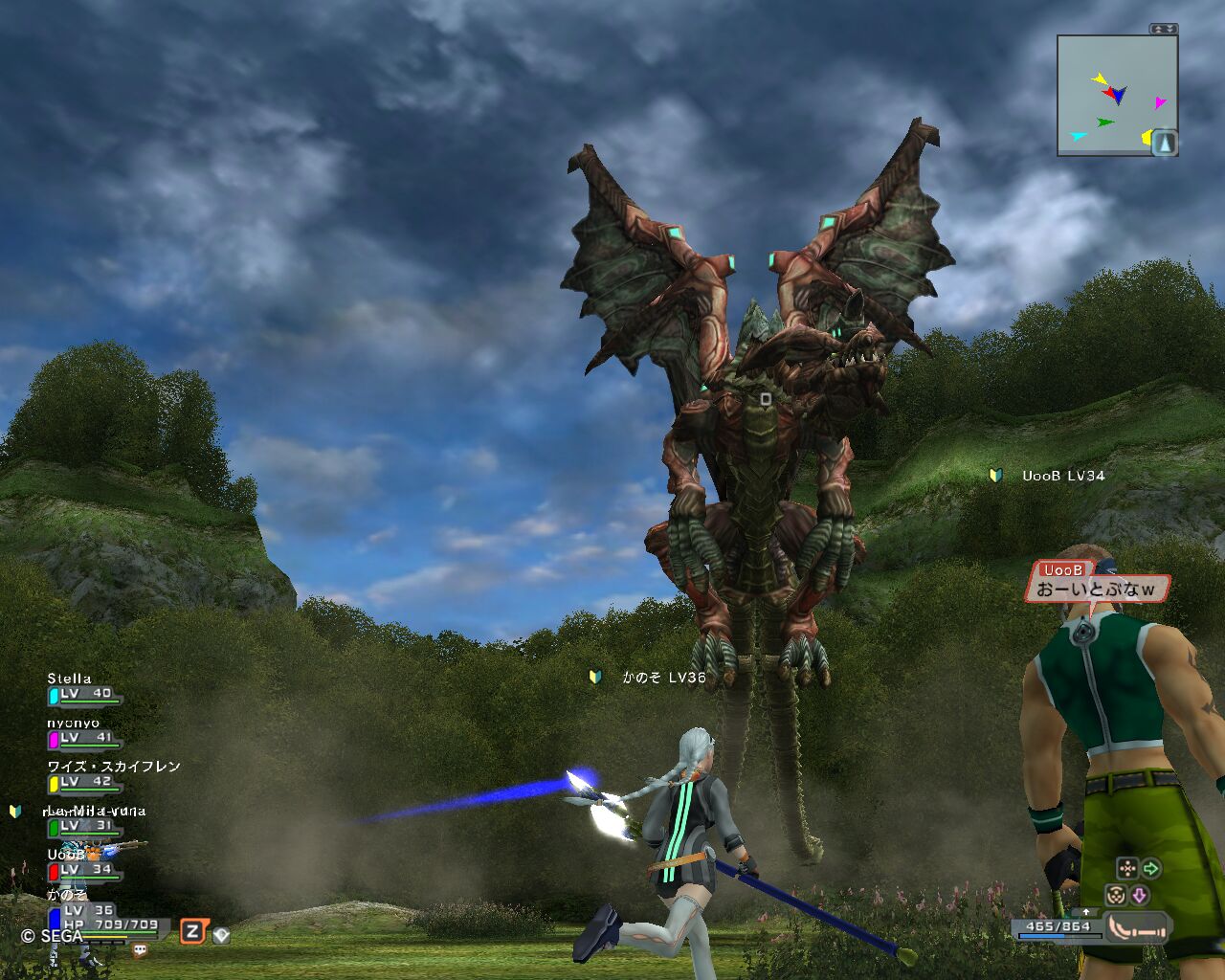
Task: Click the compass arrow icon on minimap
Action: [x=1165, y=144]
